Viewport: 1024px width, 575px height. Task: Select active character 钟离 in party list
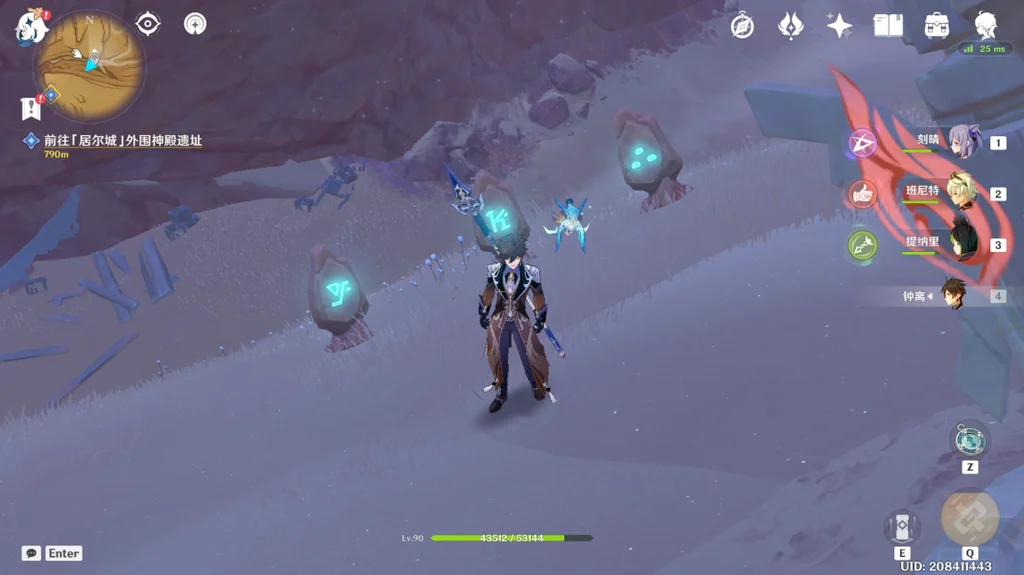(x=952, y=296)
